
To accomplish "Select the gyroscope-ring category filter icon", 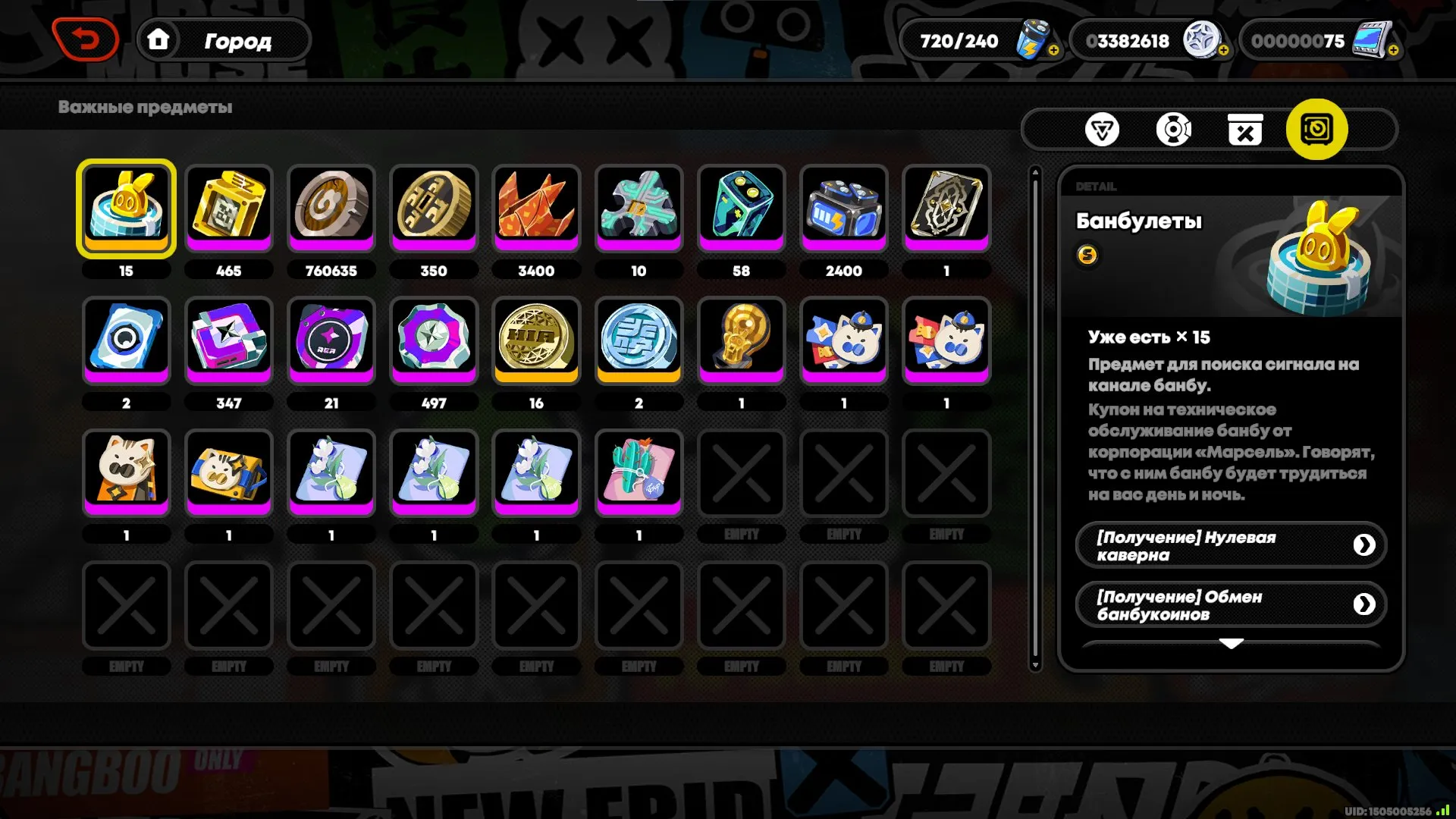I will [1174, 129].
